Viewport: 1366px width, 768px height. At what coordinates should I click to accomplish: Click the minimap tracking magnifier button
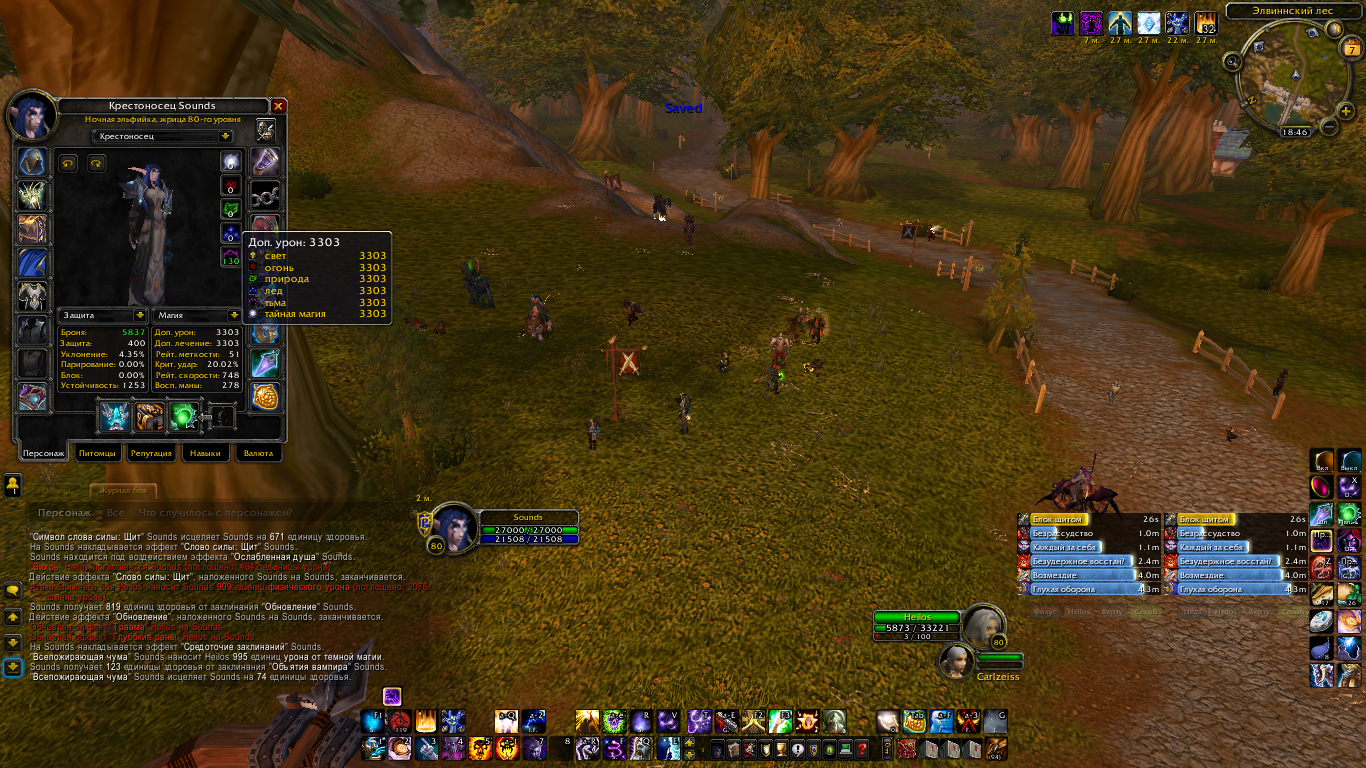(x=1232, y=62)
